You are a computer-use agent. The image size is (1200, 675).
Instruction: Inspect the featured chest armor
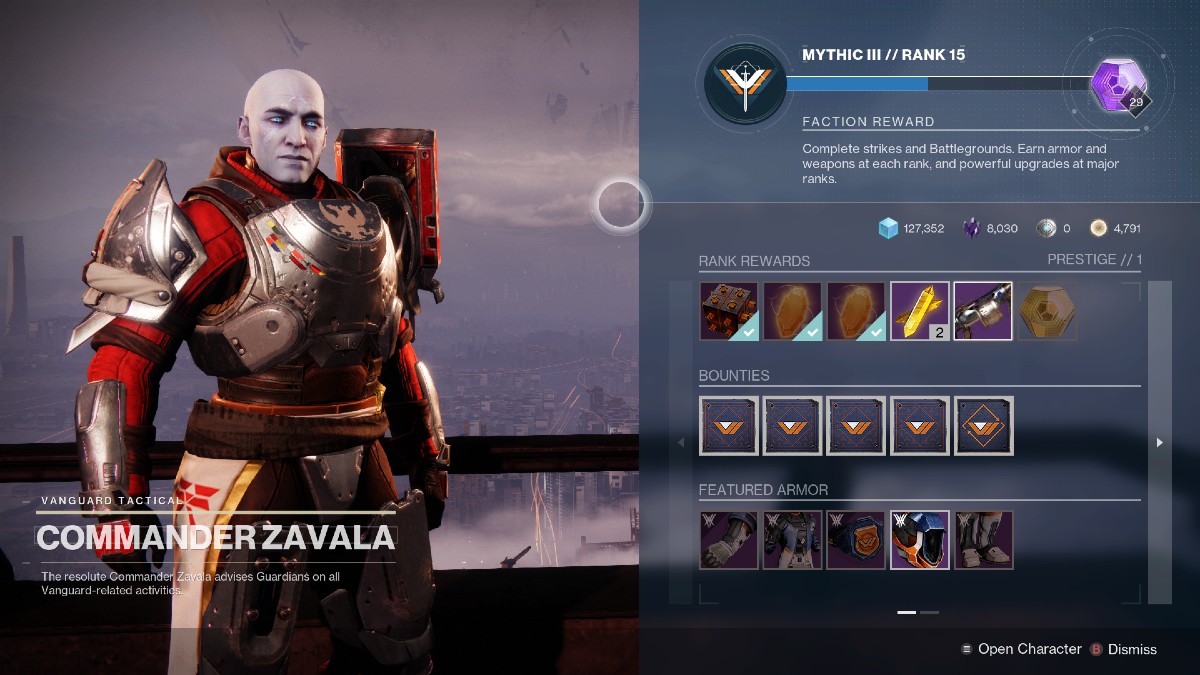(792, 540)
